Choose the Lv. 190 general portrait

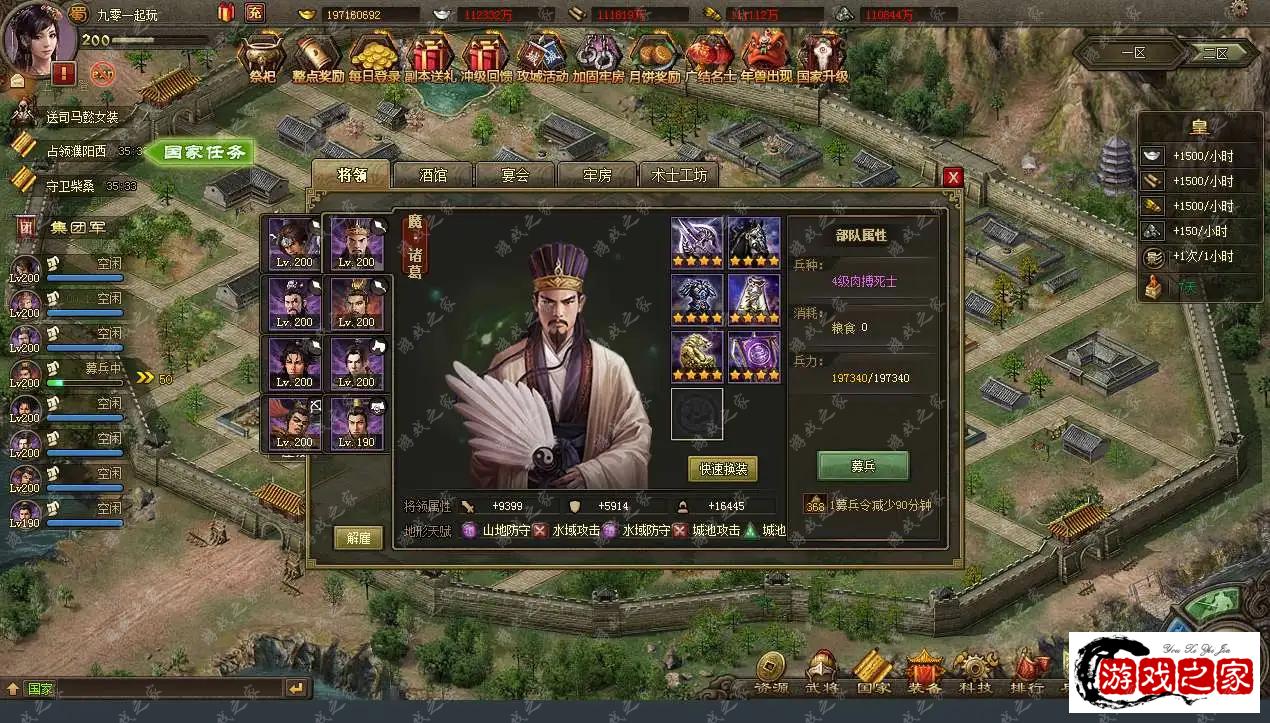click(358, 423)
